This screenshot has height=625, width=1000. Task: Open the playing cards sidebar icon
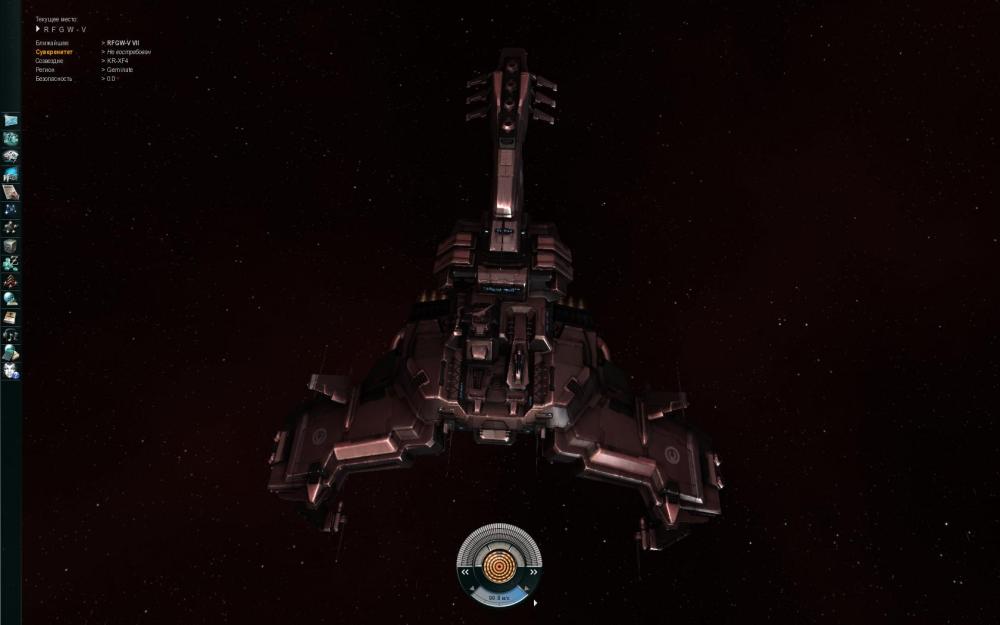(11, 156)
